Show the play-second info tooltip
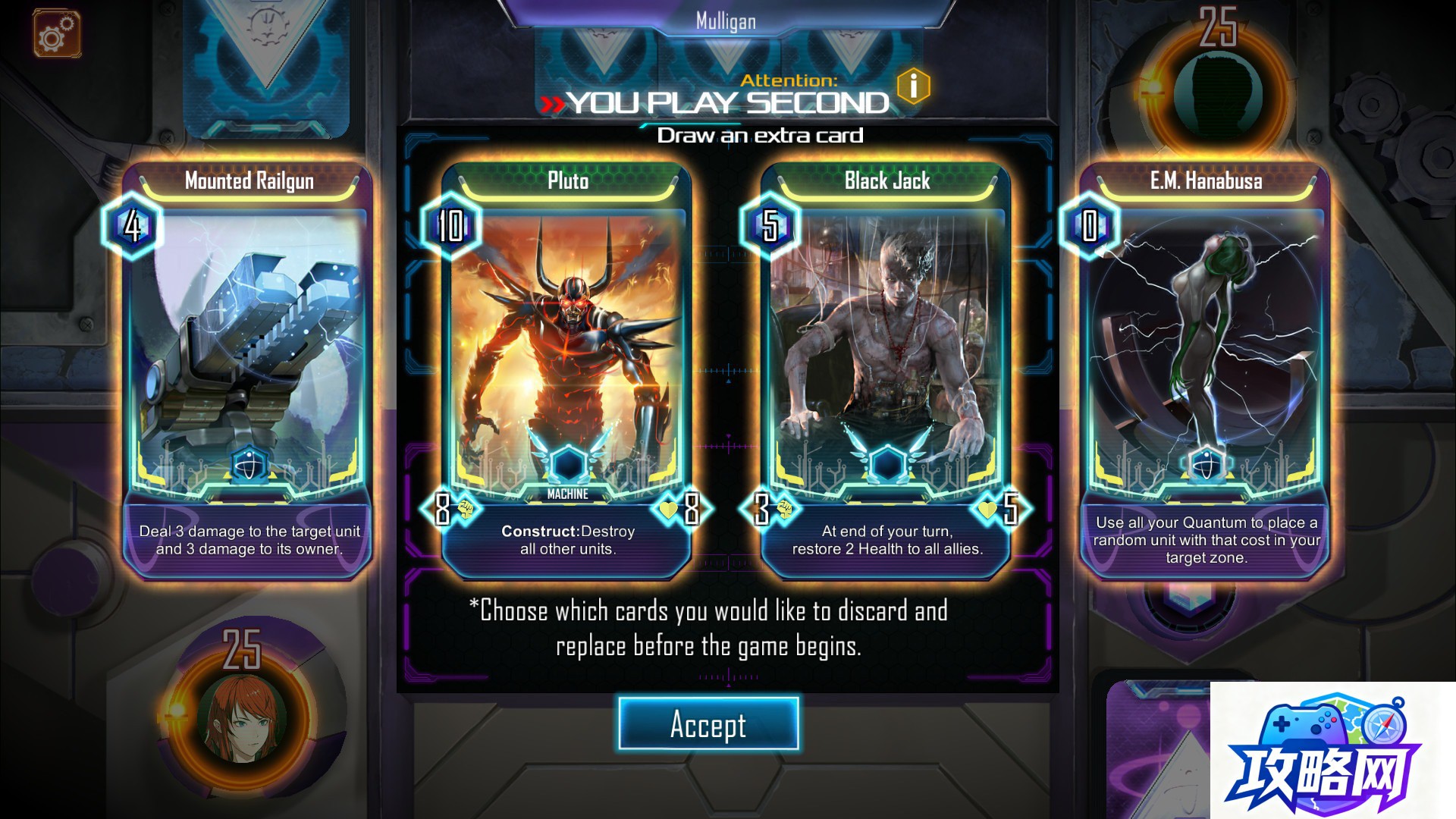 pyautogui.click(x=913, y=86)
